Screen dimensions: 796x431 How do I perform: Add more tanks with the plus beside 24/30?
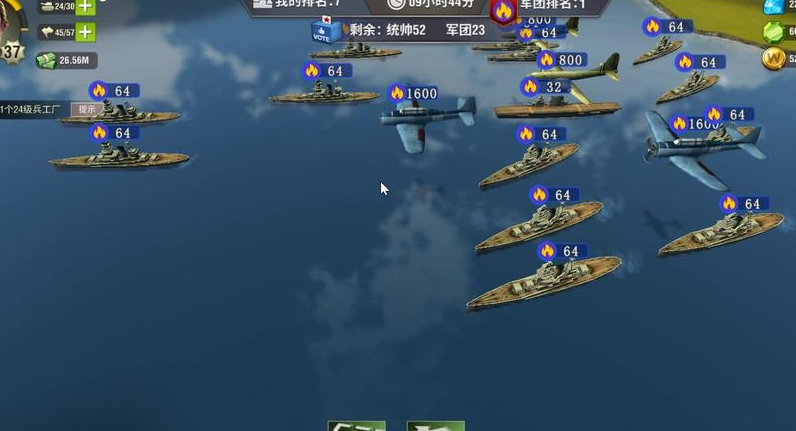click(x=85, y=6)
